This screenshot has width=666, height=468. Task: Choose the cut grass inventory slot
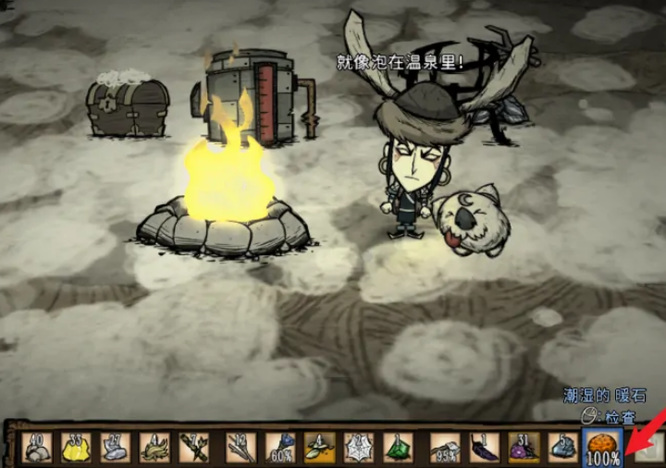(x=155, y=446)
